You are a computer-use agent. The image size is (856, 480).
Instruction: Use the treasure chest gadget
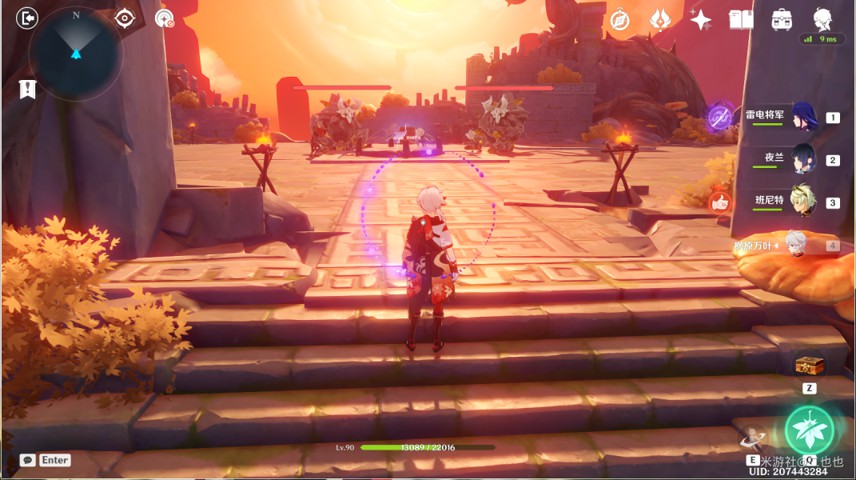(x=809, y=366)
